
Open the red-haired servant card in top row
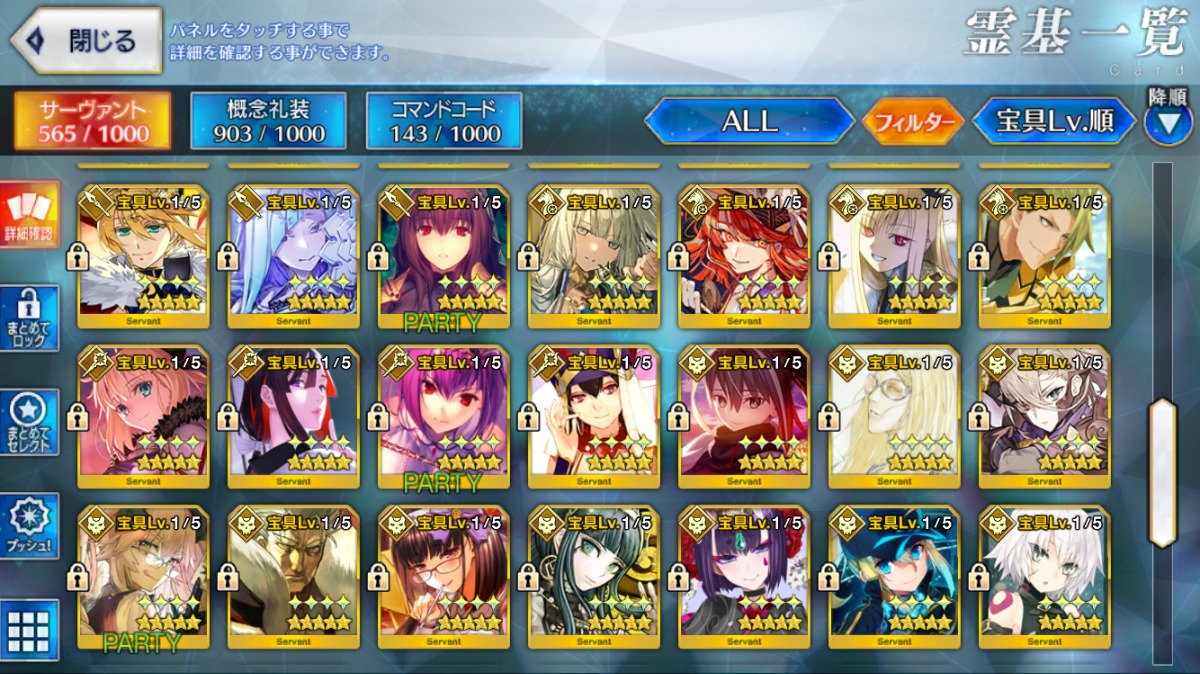click(x=744, y=257)
